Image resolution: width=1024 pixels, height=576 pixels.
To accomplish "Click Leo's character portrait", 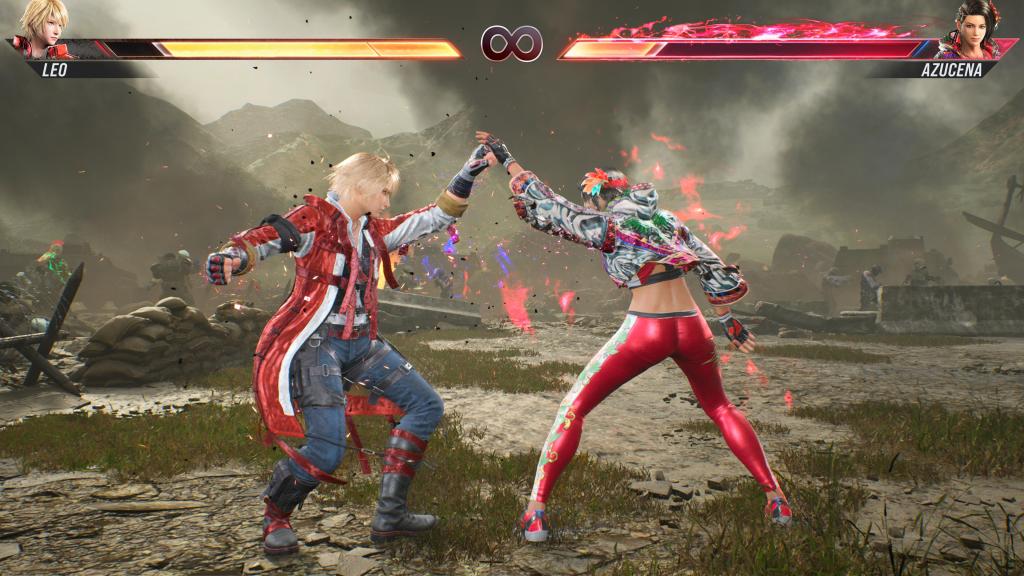I will (x=42, y=27).
